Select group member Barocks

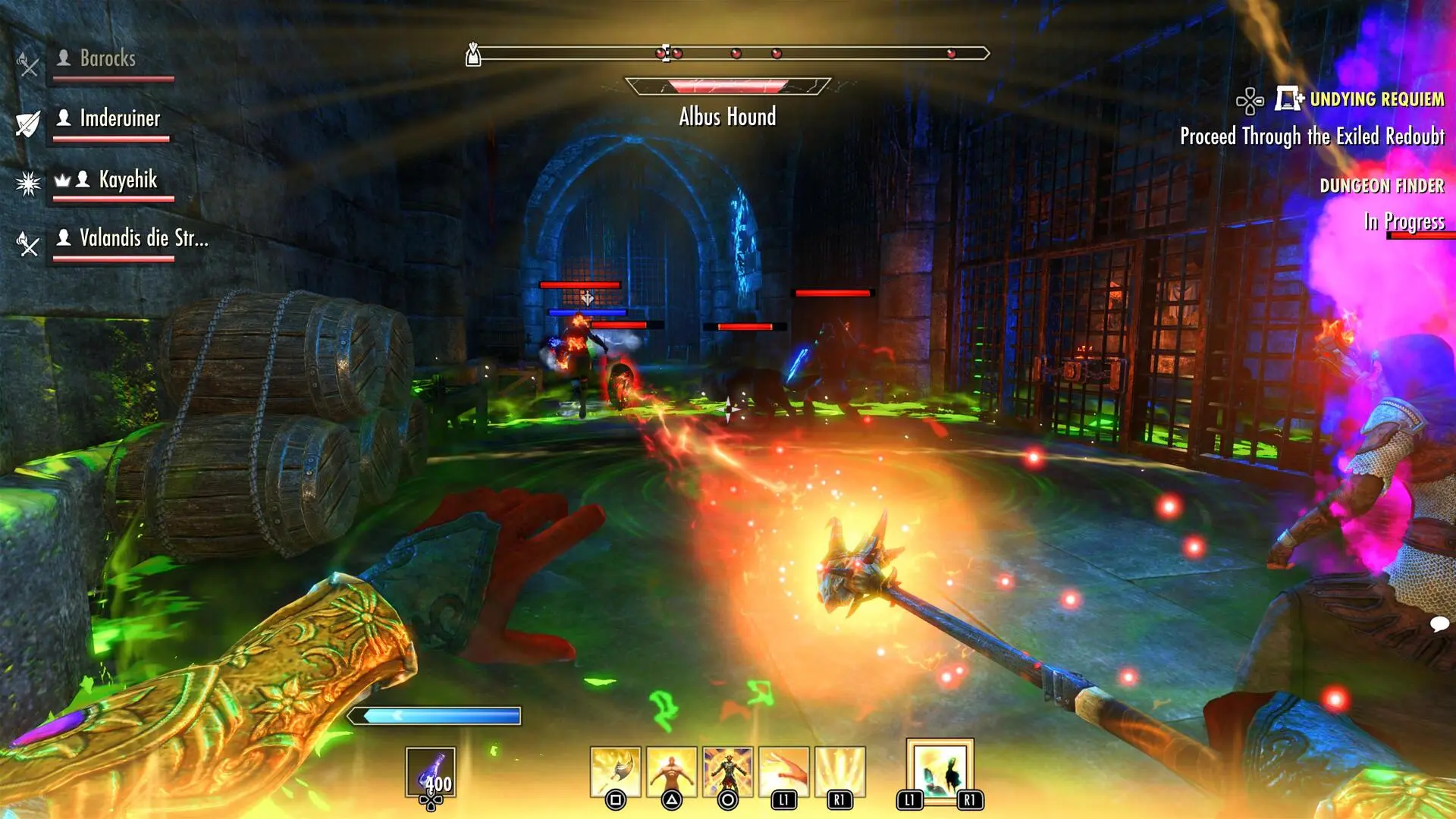point(108,58)
